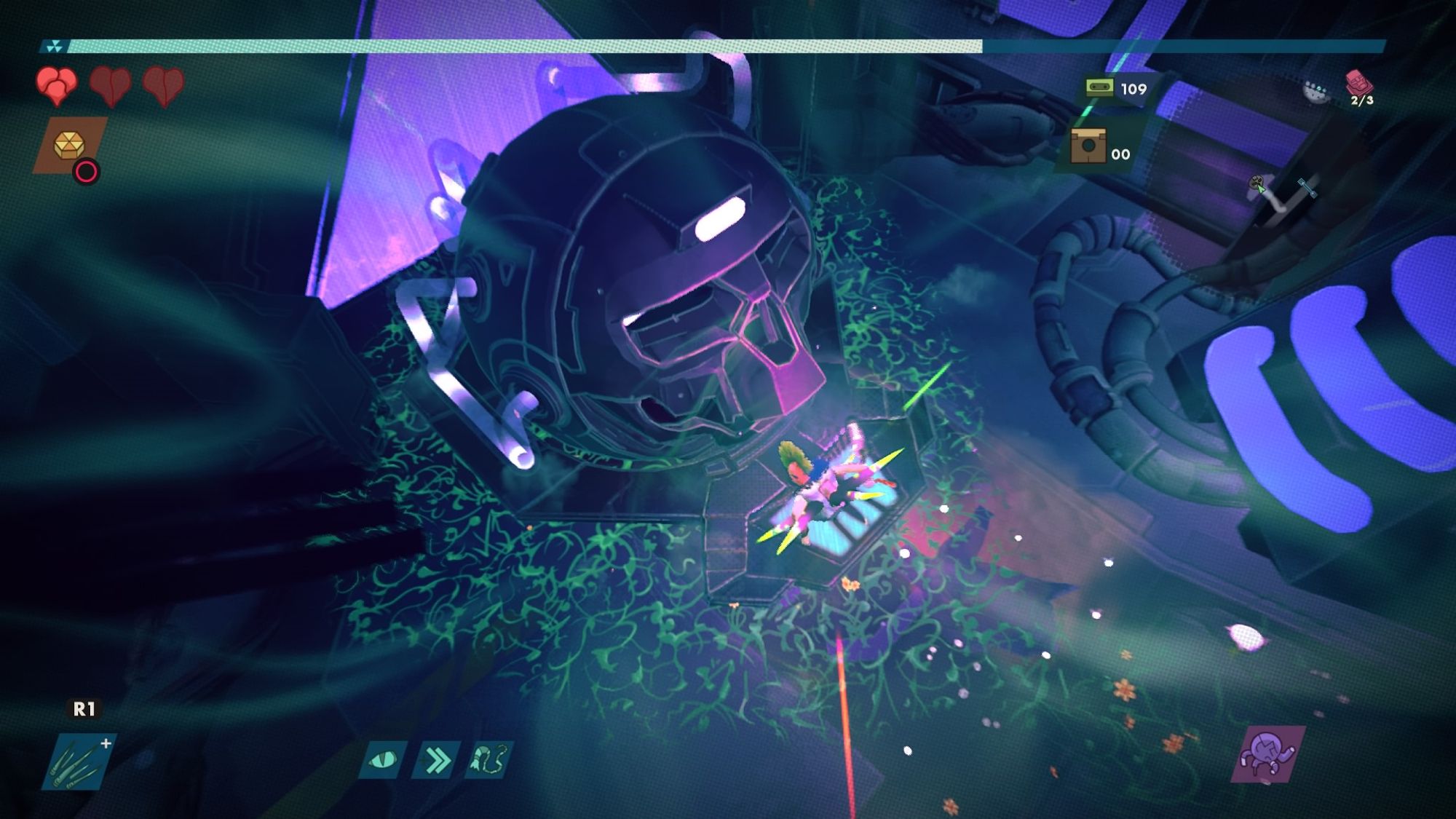
Task: Select the golden hexagon item slot
Action: coord(70,146)
